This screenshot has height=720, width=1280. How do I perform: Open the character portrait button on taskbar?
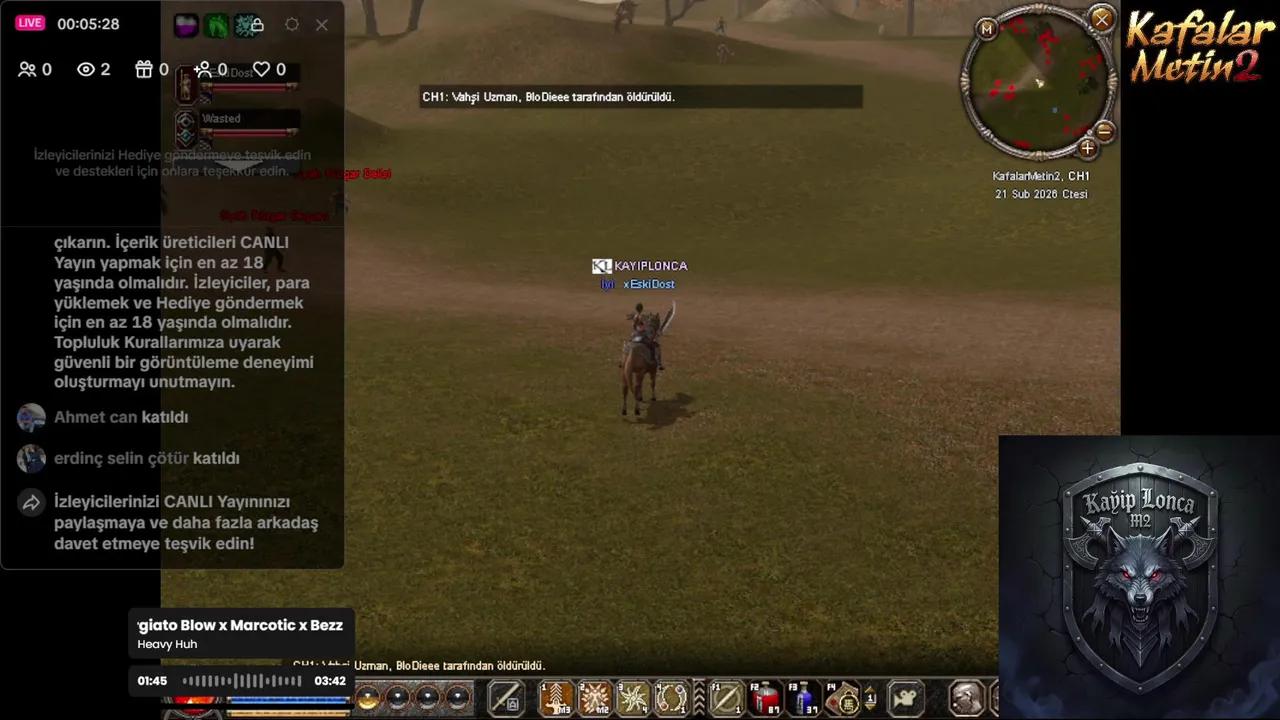pyautogui.click(x=966, y=698)
